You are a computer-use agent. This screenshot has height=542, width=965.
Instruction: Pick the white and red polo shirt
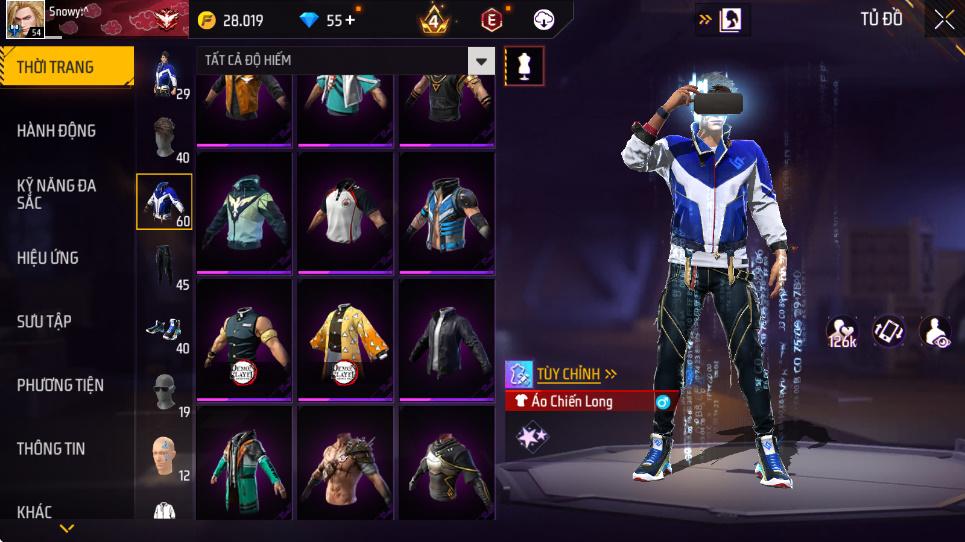tap(347, 212)
